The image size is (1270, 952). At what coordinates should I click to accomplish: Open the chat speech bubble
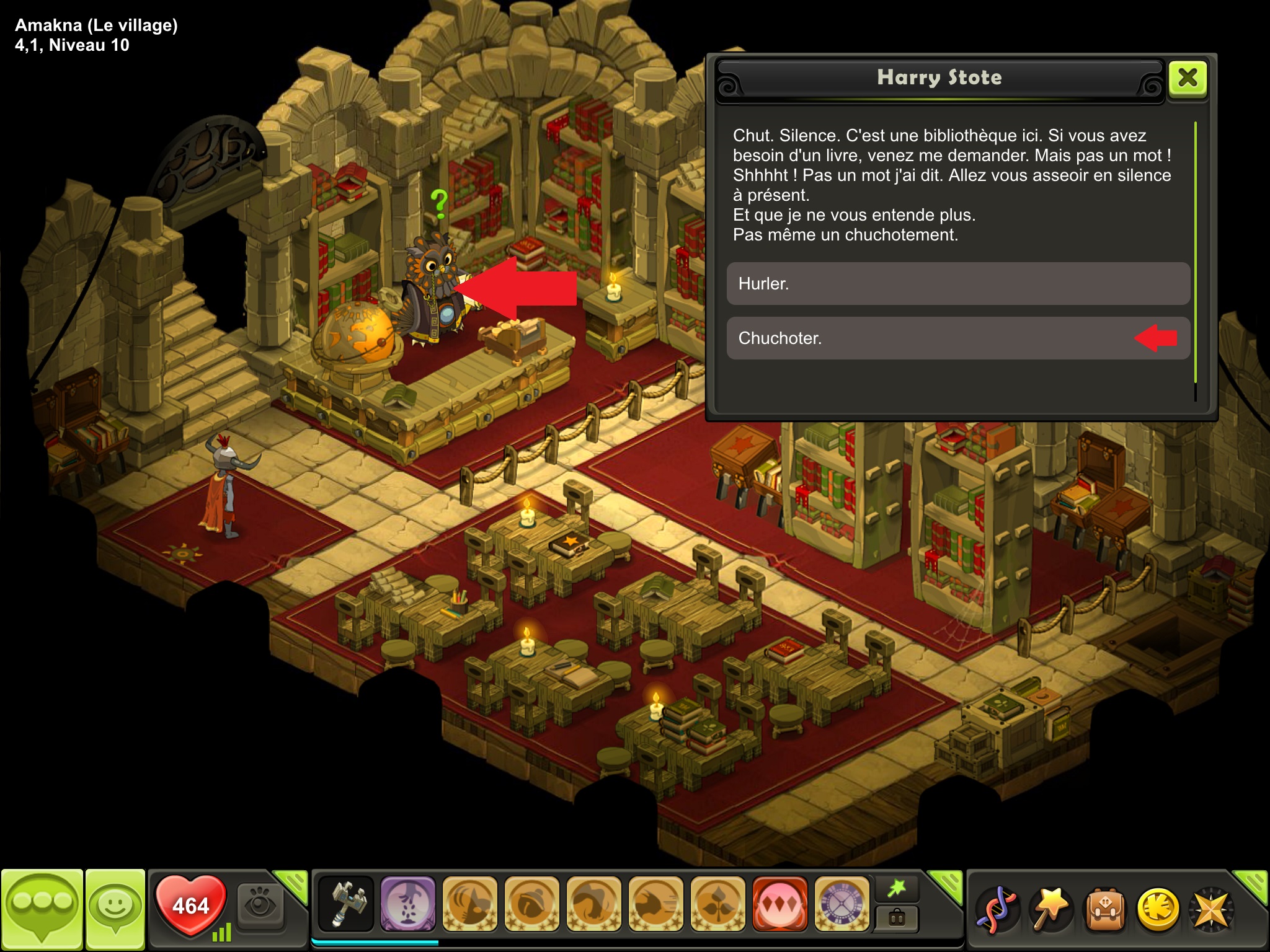(42, 908)
